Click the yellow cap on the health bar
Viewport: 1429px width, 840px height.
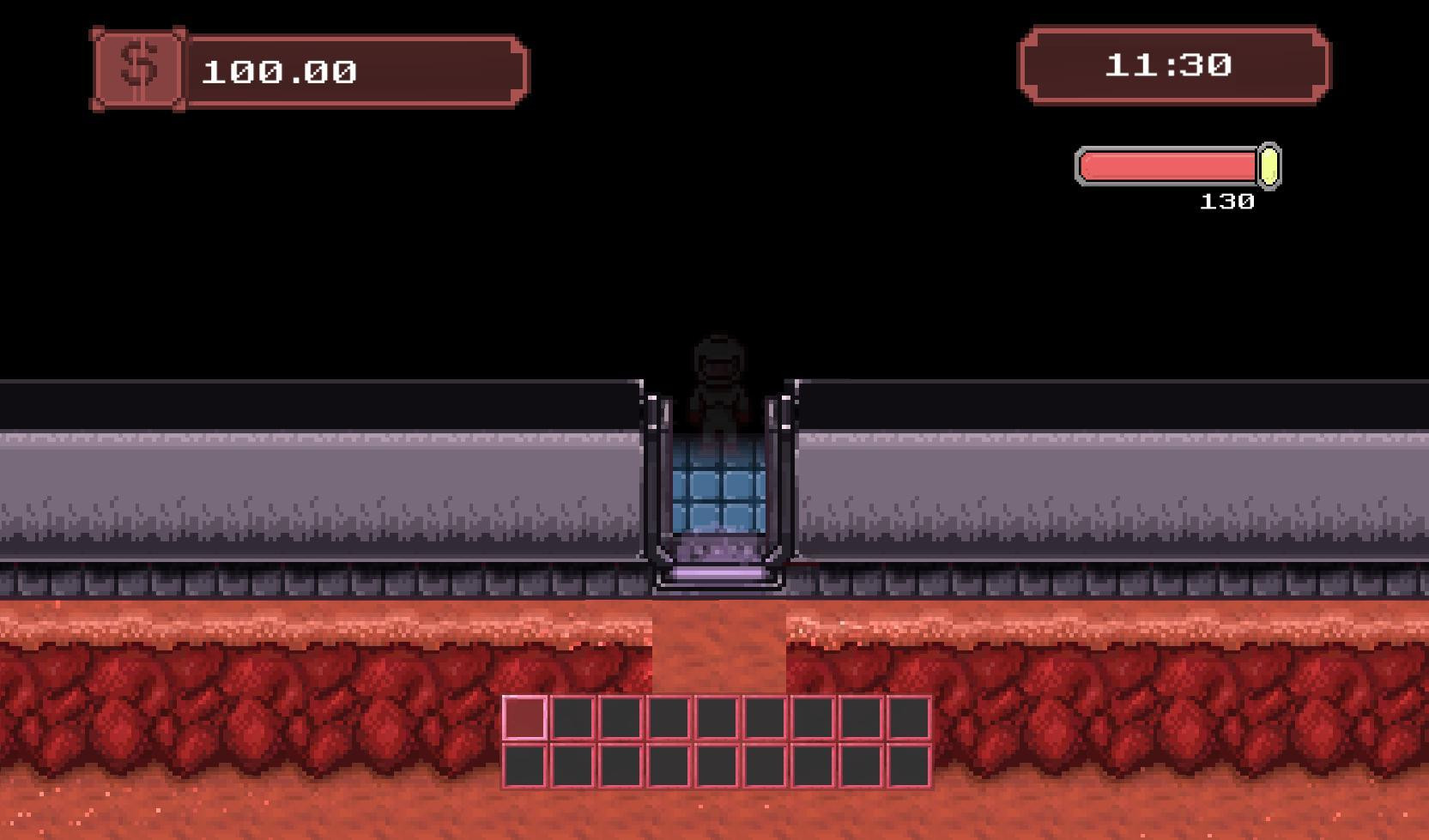(x=1269, y=168)
